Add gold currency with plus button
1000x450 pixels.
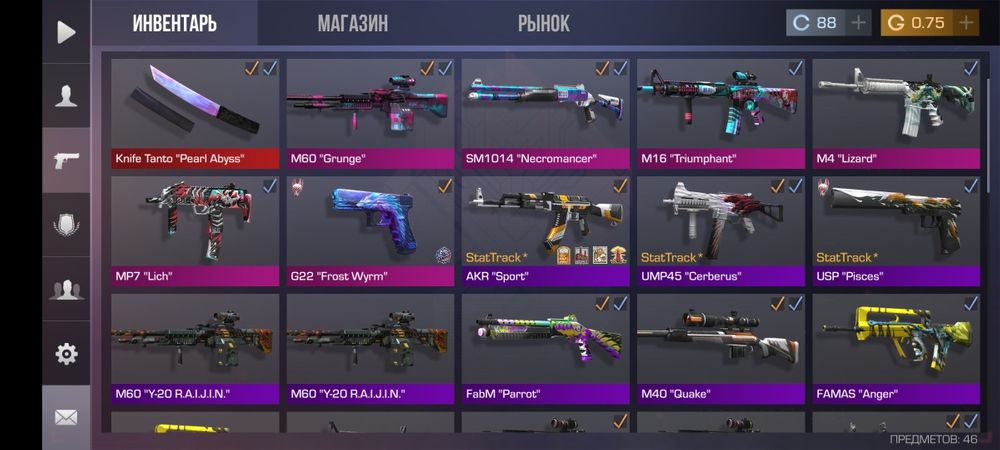tap(966, 23)
